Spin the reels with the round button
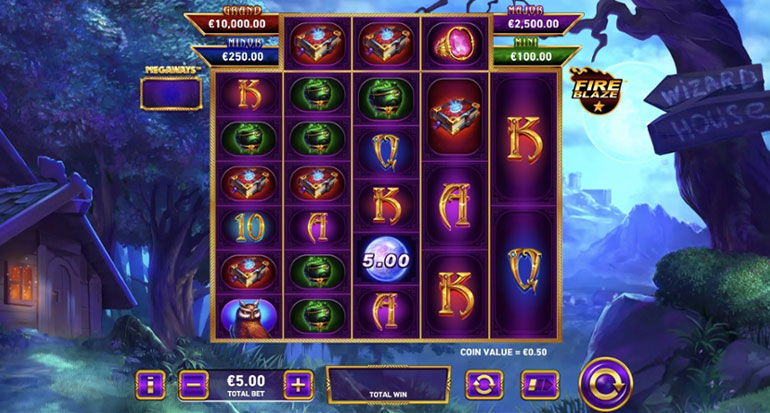Screen dimensions: 770x413 607,382
